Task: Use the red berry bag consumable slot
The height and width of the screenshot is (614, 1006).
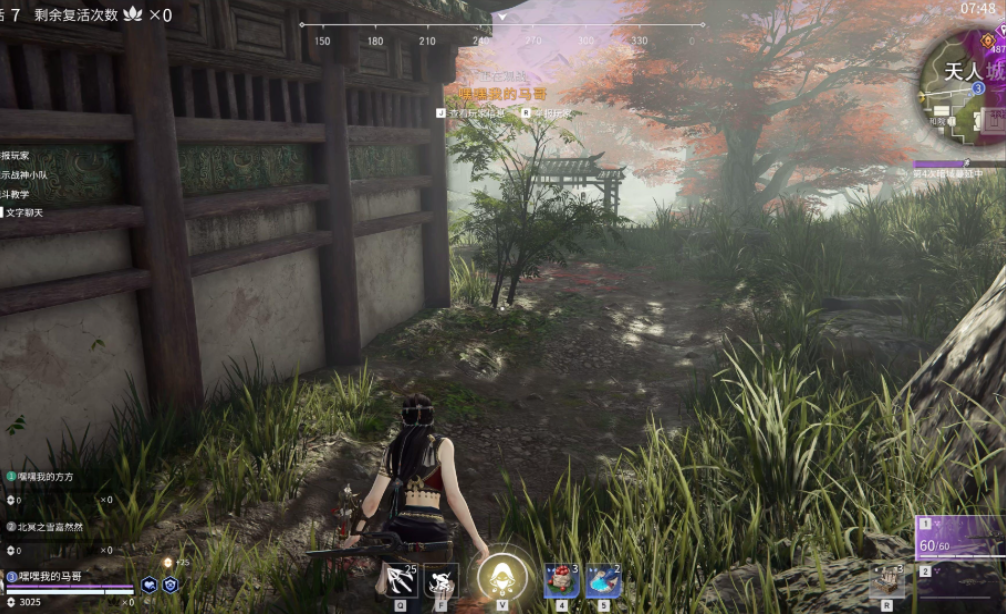Action: [x=561, y=580]
